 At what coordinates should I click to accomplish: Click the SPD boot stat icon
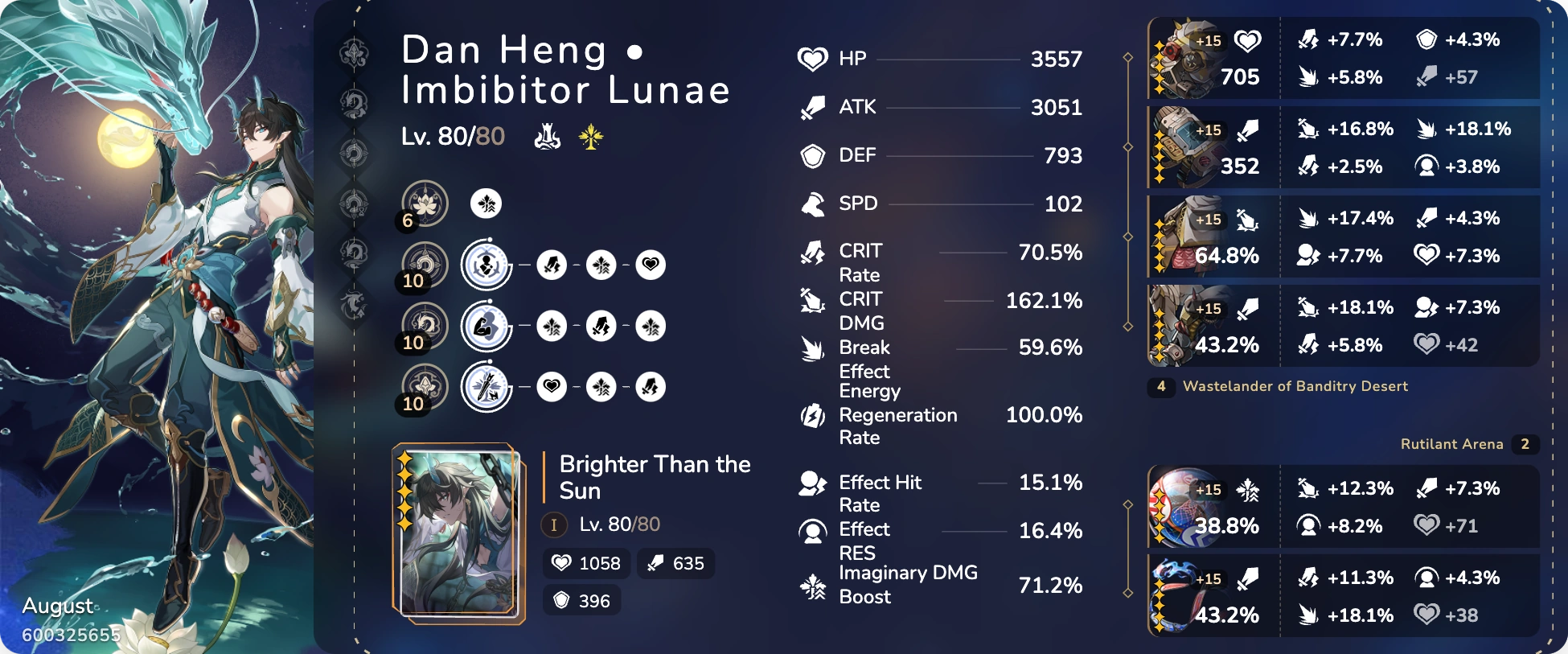coord(813,204)
